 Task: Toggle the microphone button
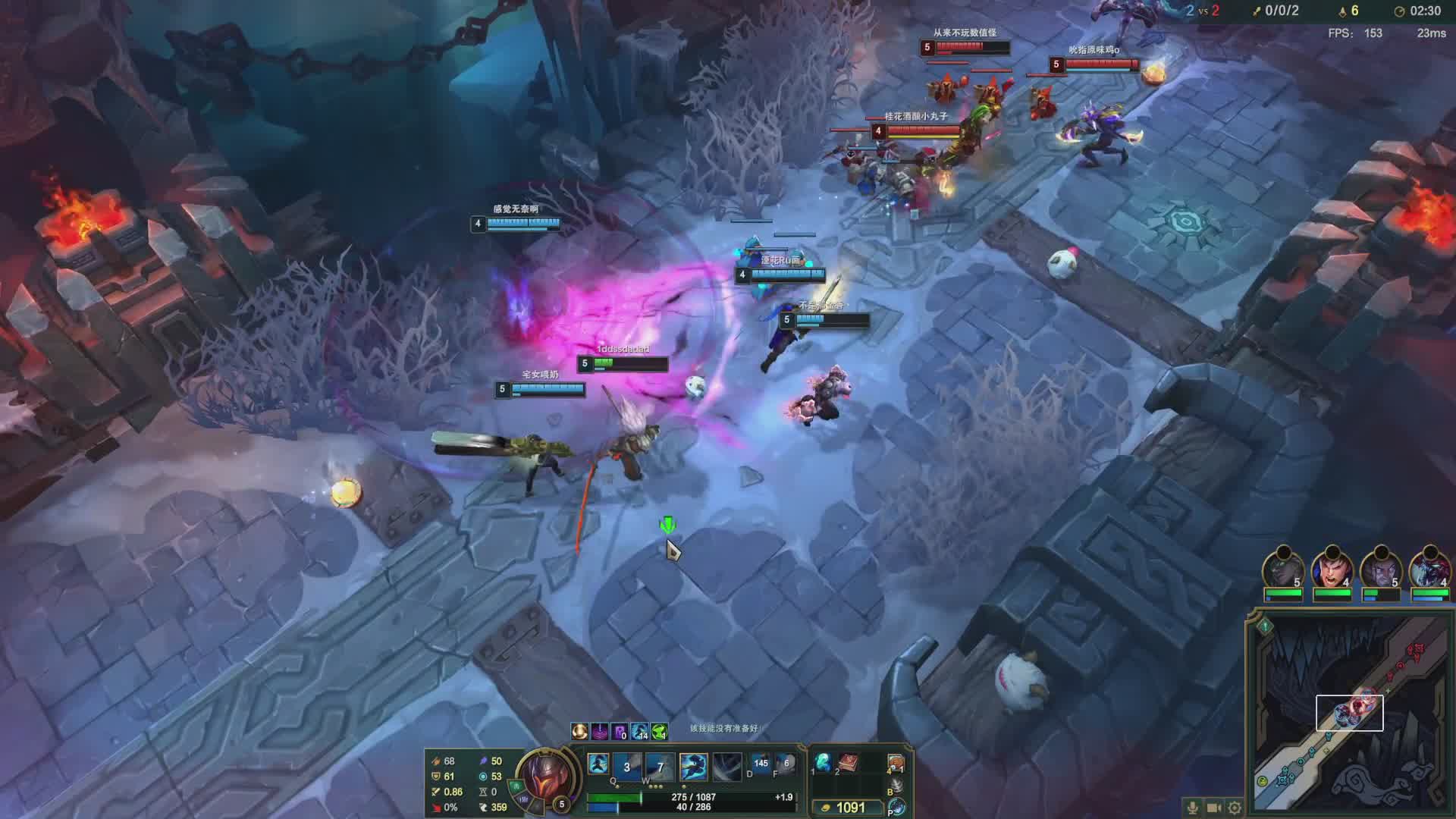coord(1192,808)
